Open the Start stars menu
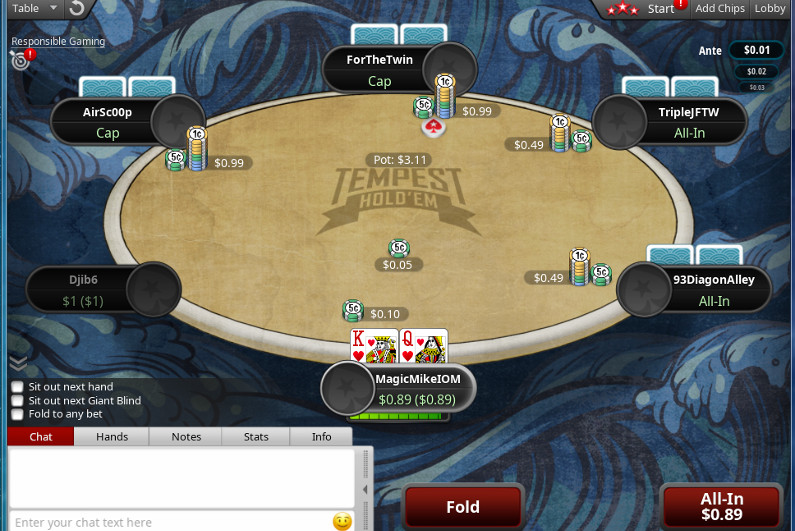The height and width of the screenshot is (531, 795). [x=644, y=8]
